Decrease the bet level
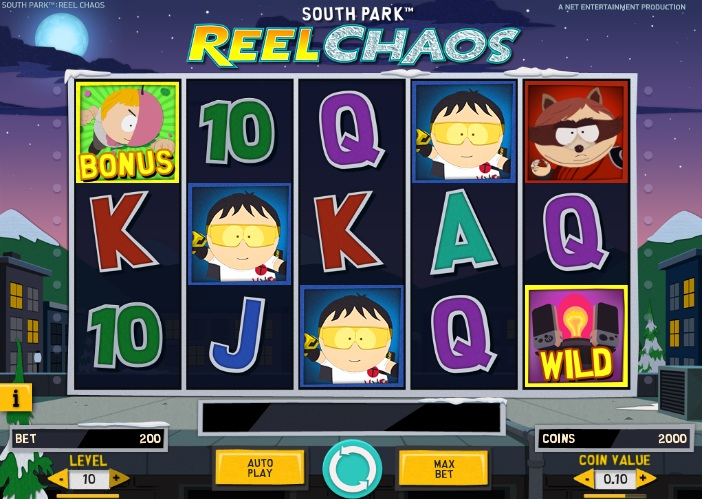702x499 pixels. [58, 479]
